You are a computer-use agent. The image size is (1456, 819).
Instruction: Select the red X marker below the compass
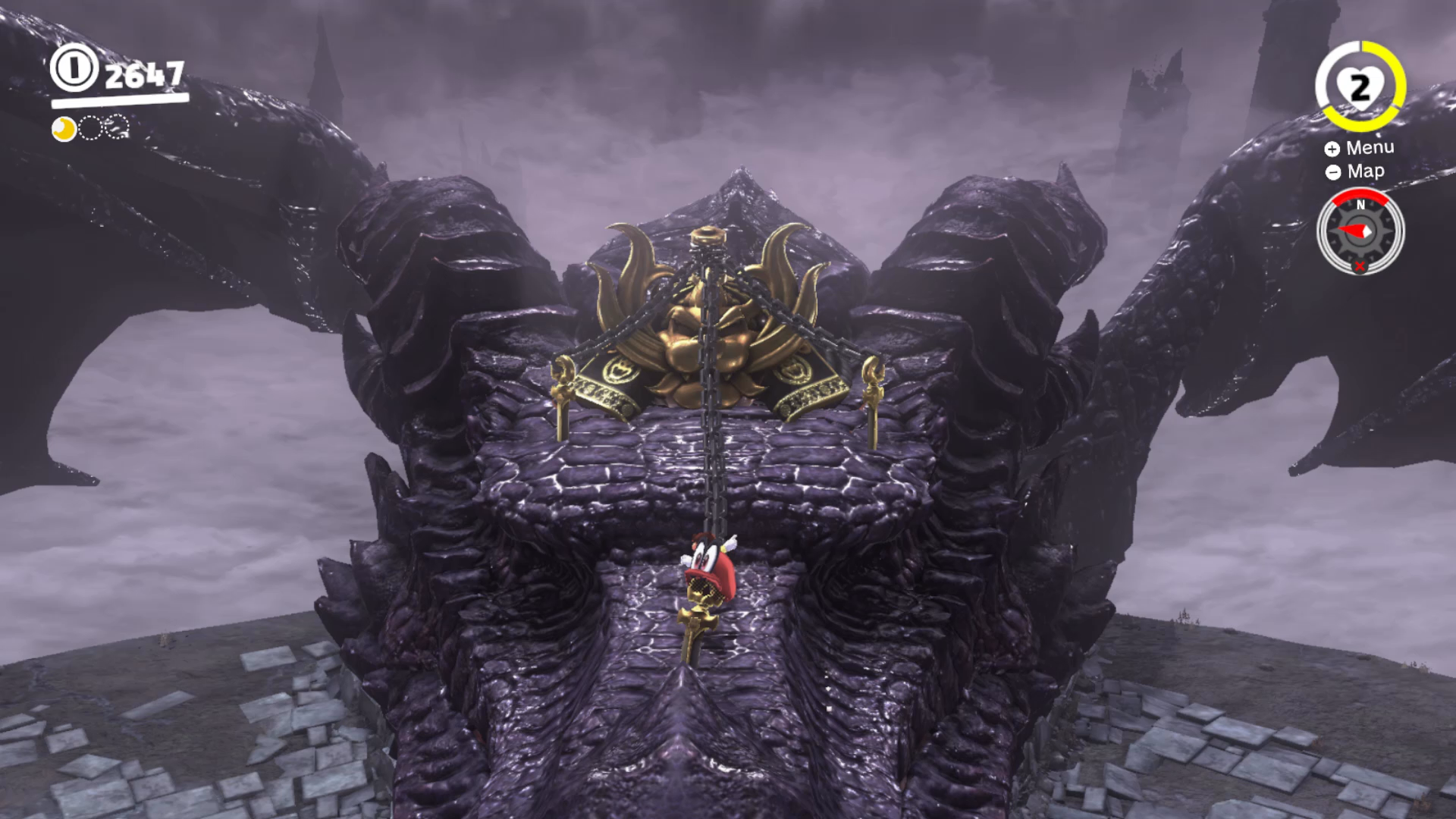click(1360, 265)
